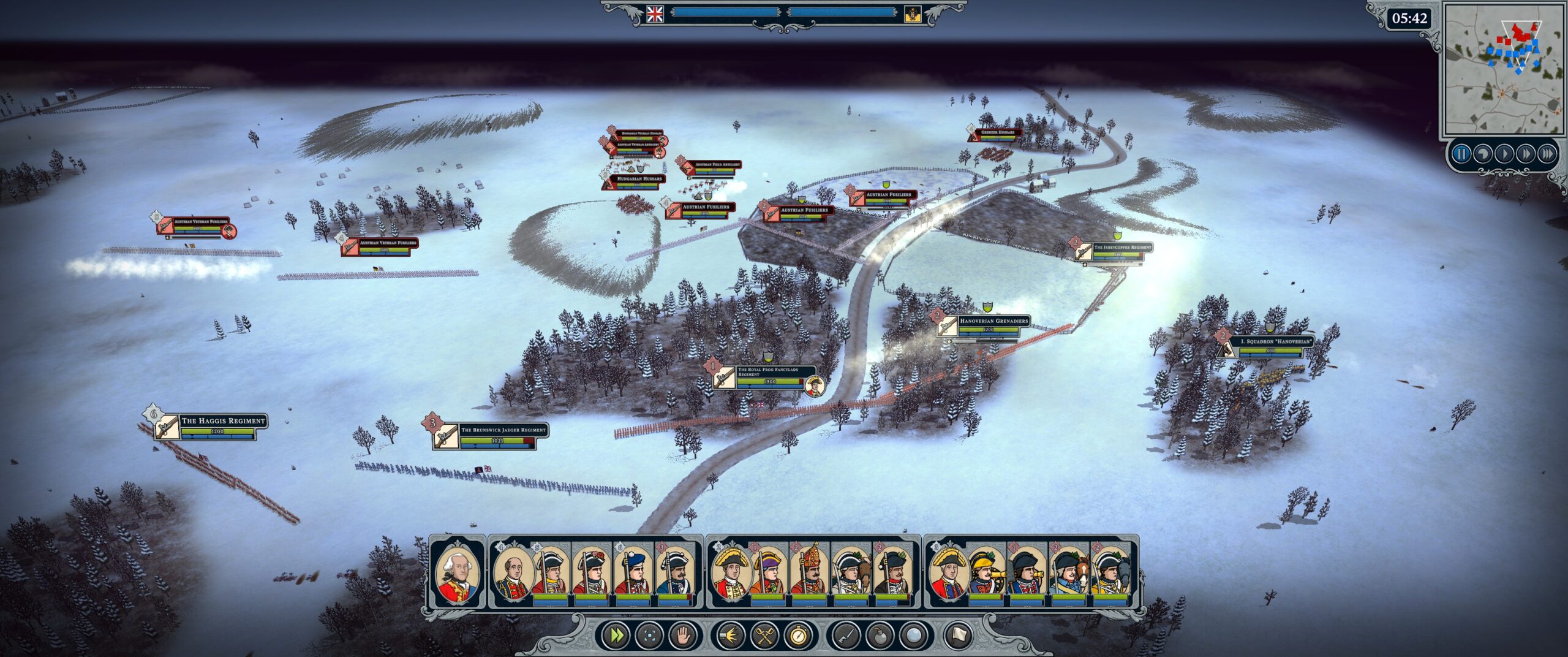This screenshot has width=1568, height=657.
Task: Click the gold stopwatch command icon
Action: click(x=798, y=636)
